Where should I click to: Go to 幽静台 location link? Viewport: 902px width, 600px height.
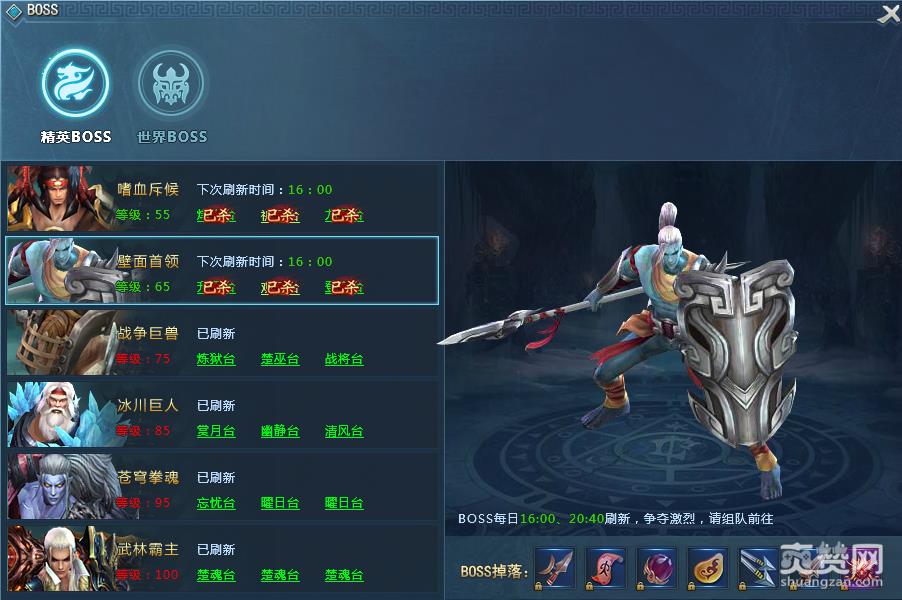tap(280, 431)
